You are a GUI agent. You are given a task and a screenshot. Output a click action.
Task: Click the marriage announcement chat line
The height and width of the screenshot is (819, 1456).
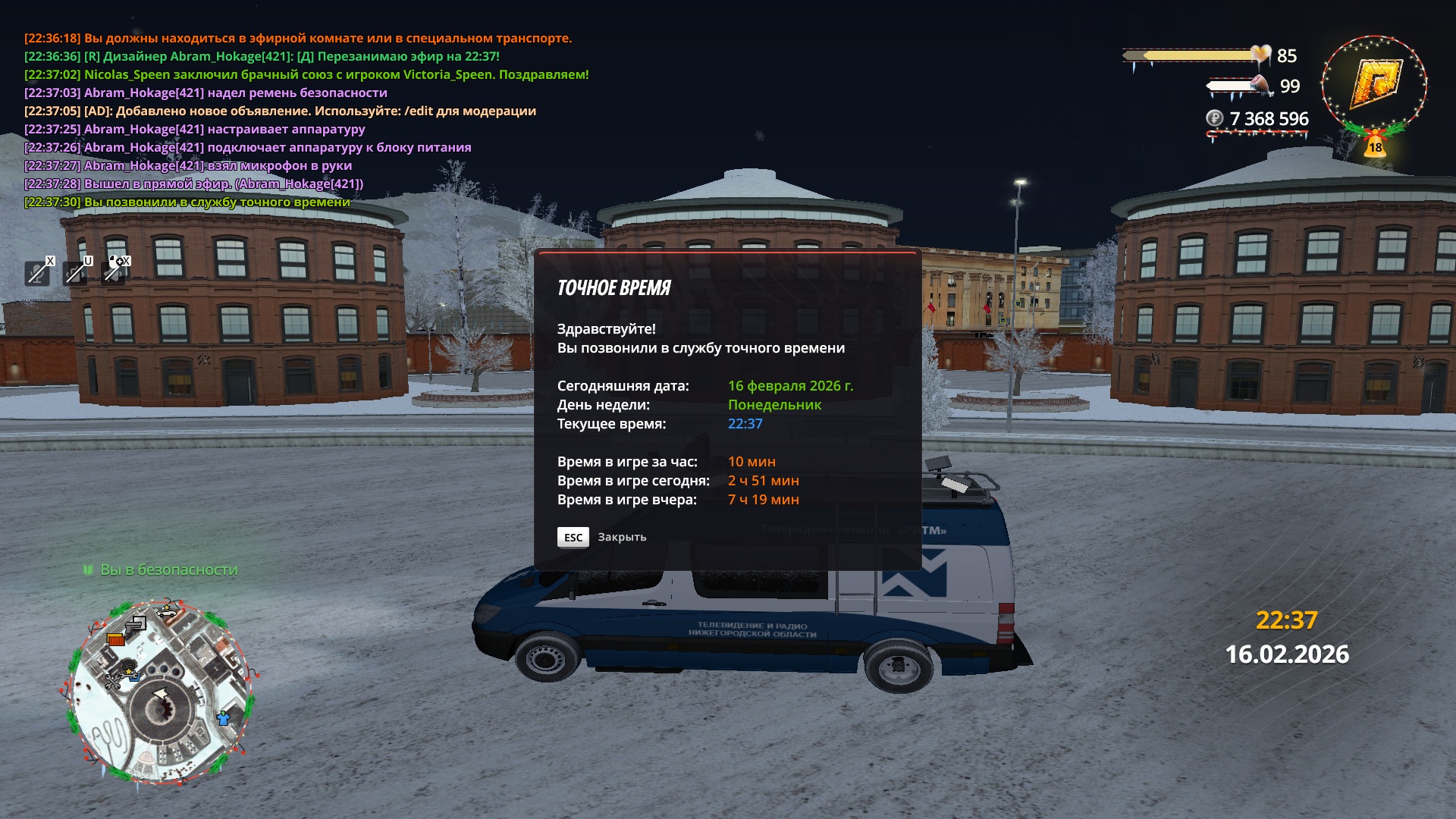(306, 74)
